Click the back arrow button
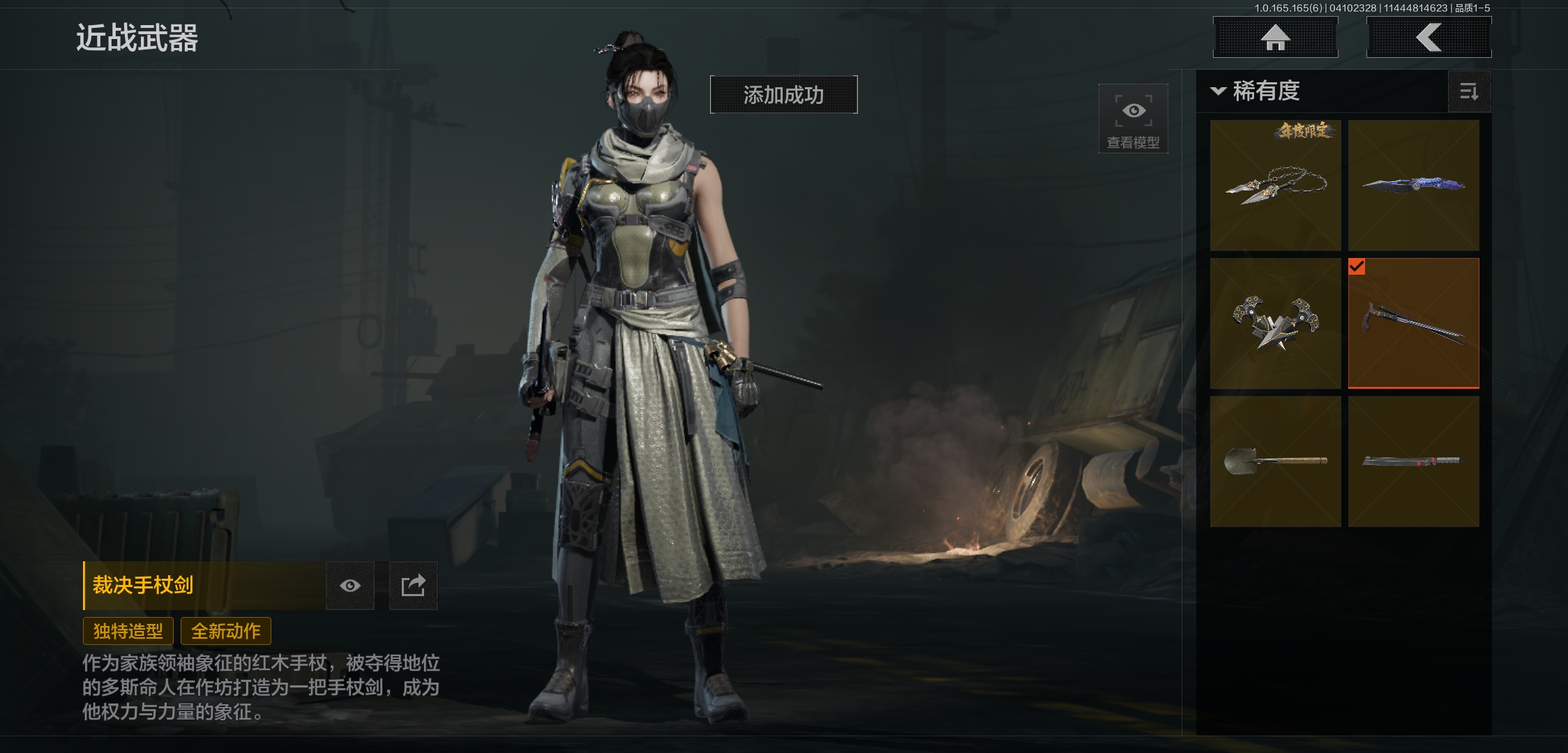The image size is (1568, 753). click(1428, 37)
